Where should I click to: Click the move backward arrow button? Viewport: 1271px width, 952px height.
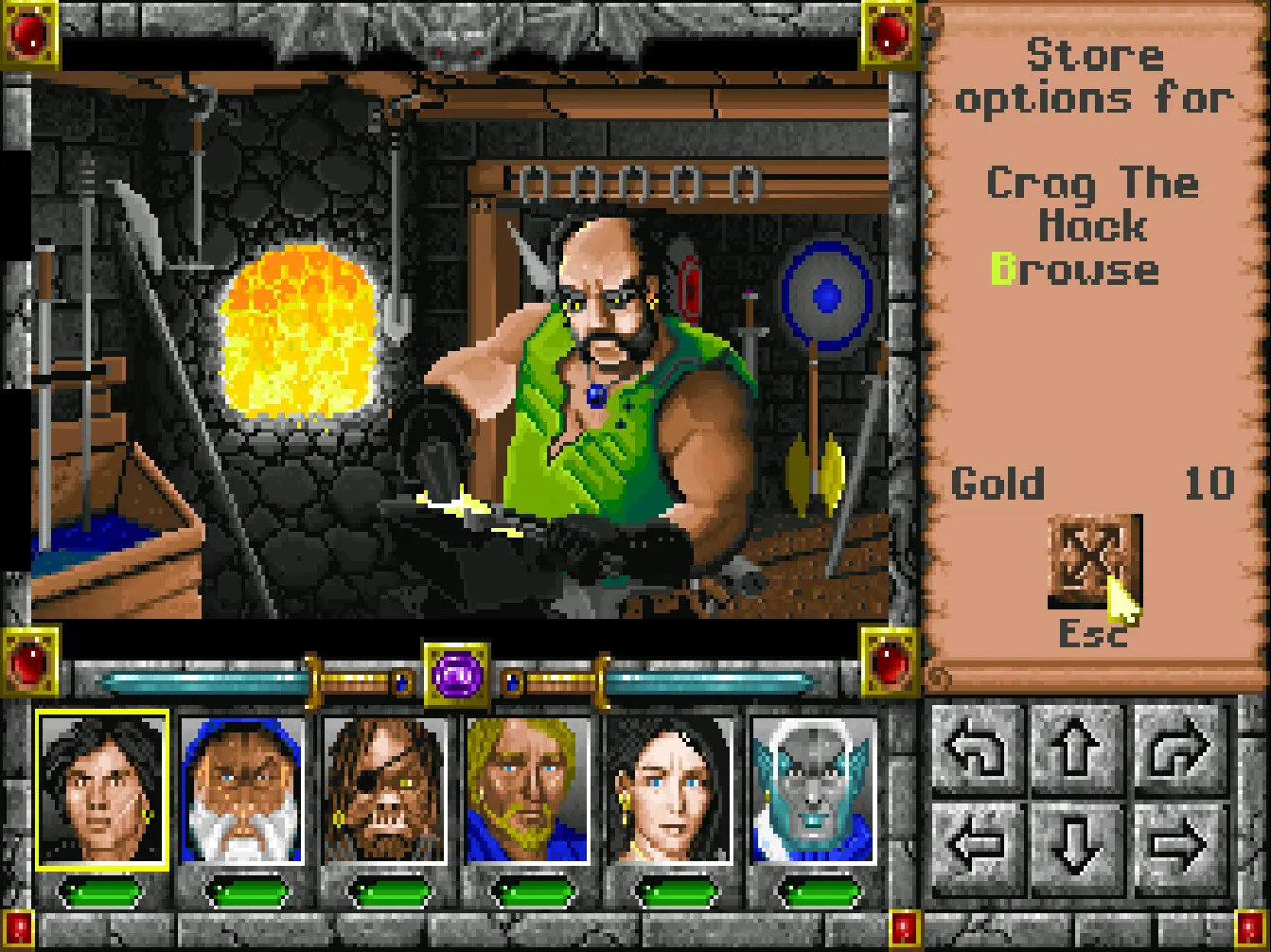coord(1078,845)
